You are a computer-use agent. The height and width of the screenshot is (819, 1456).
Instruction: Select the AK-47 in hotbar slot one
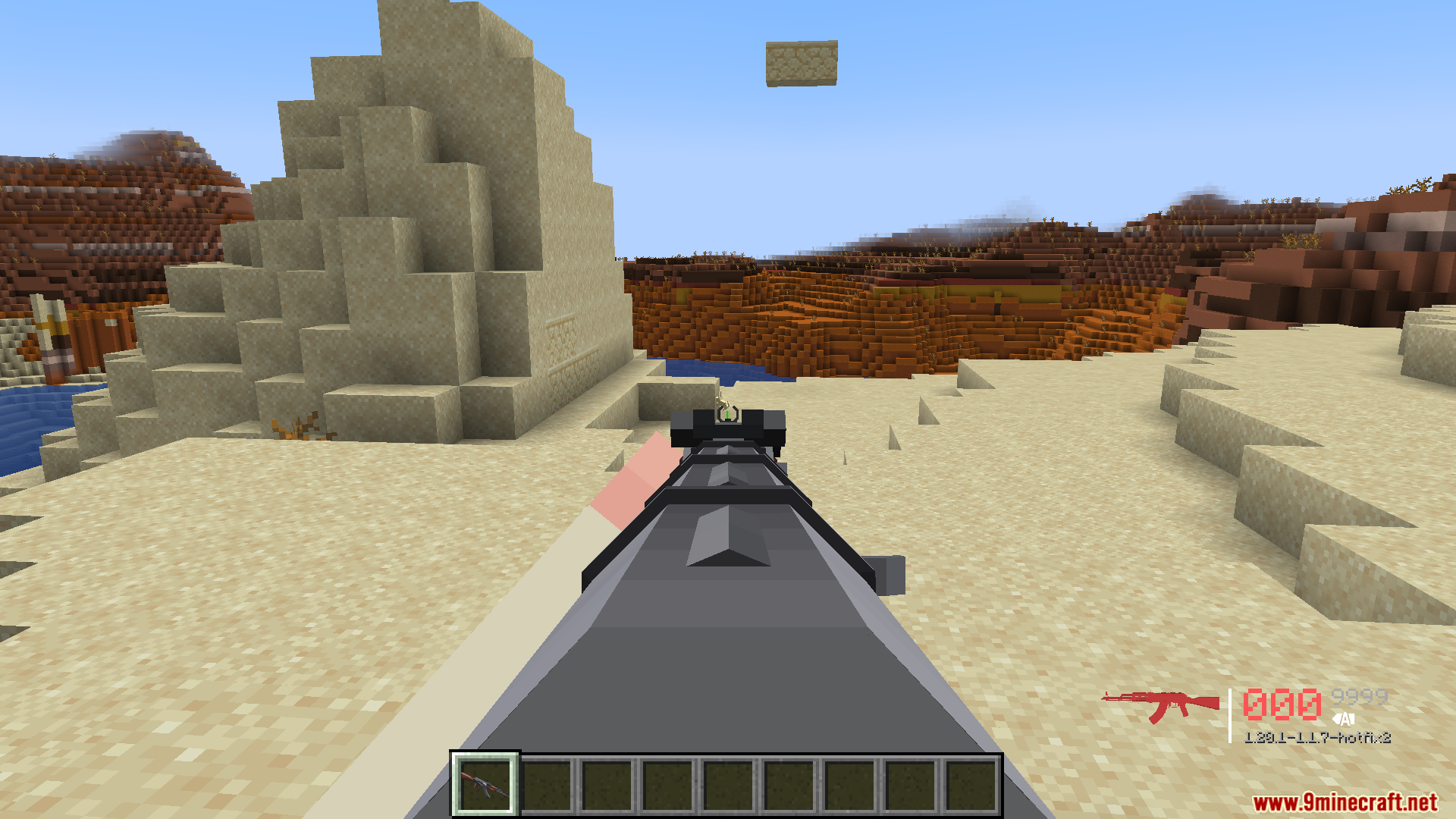click(x=484, y=784)
